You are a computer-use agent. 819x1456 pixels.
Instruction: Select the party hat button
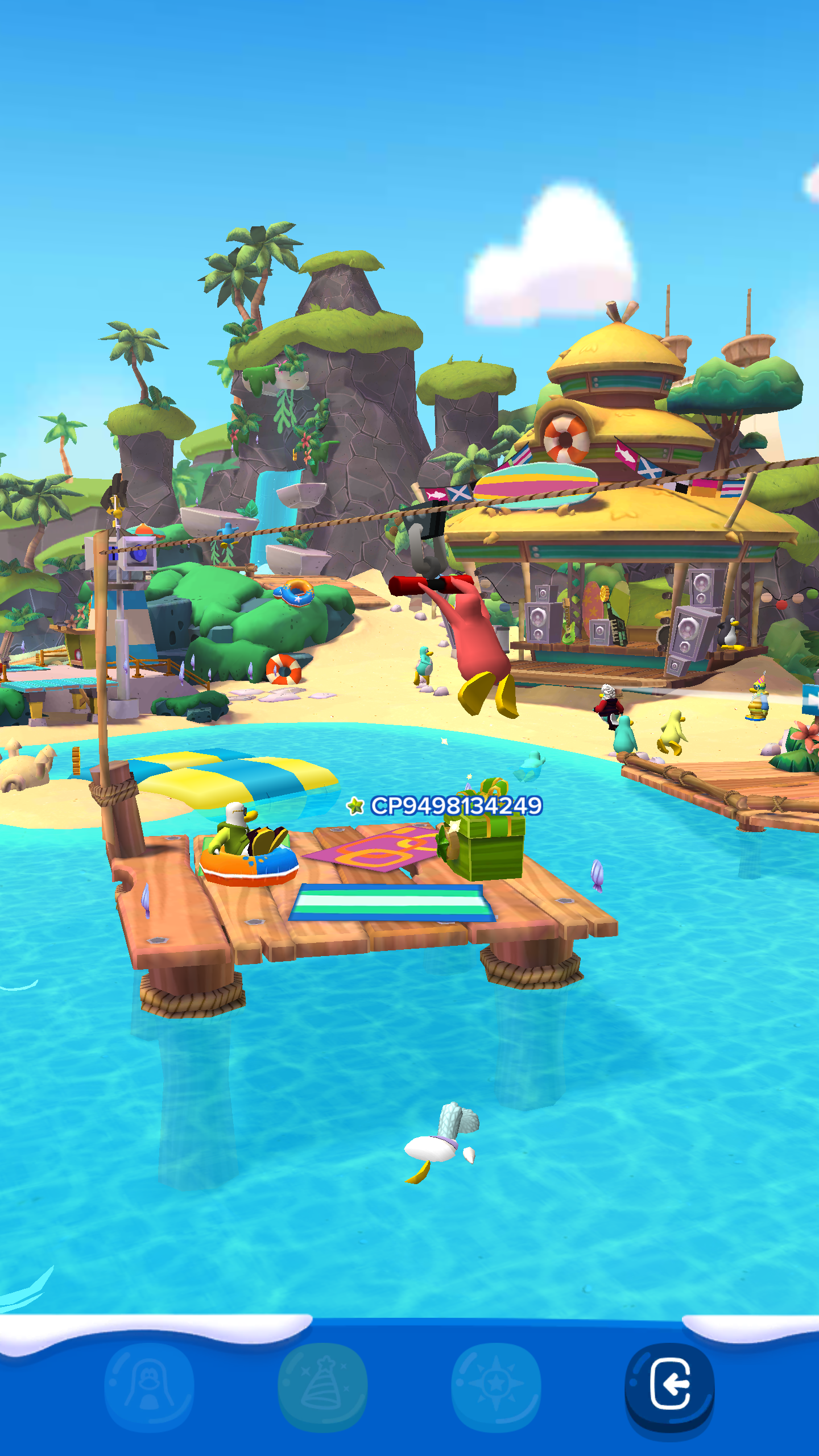(322, 1385)
